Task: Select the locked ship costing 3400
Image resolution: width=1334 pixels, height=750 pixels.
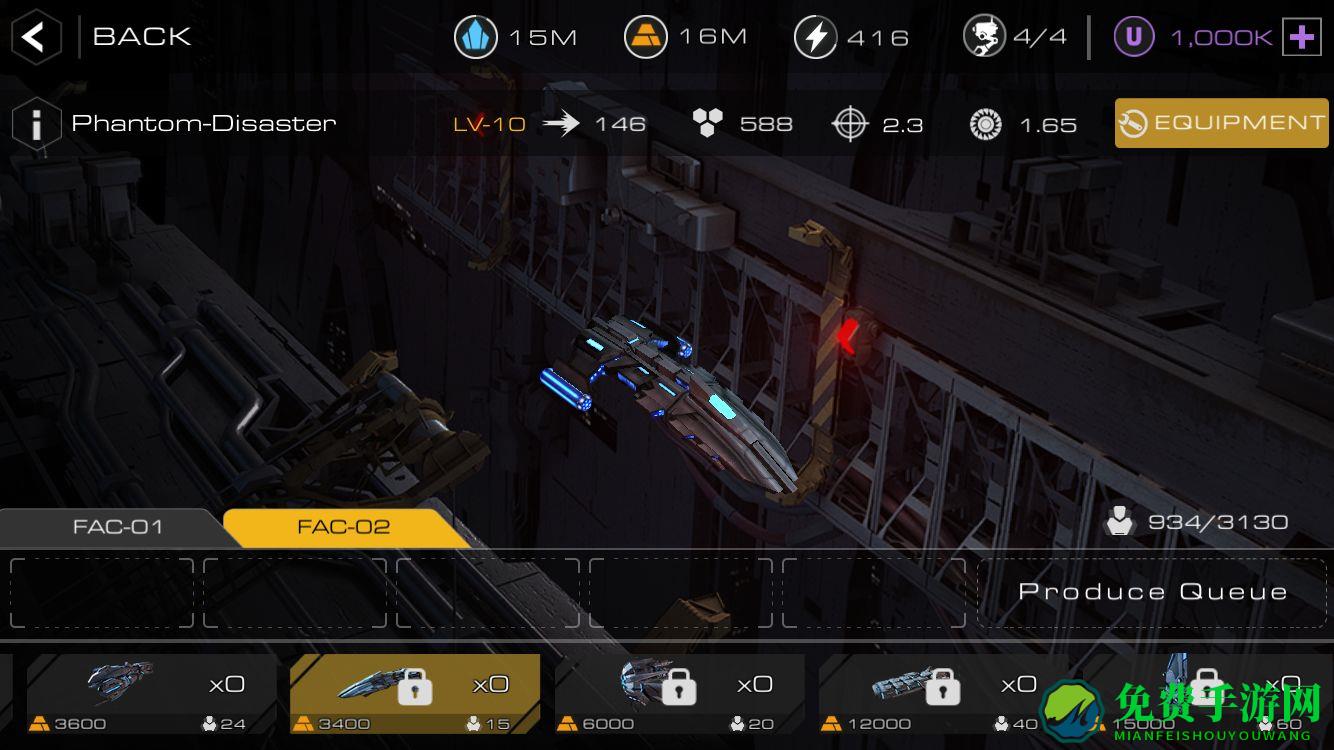Action: point(414,693)
